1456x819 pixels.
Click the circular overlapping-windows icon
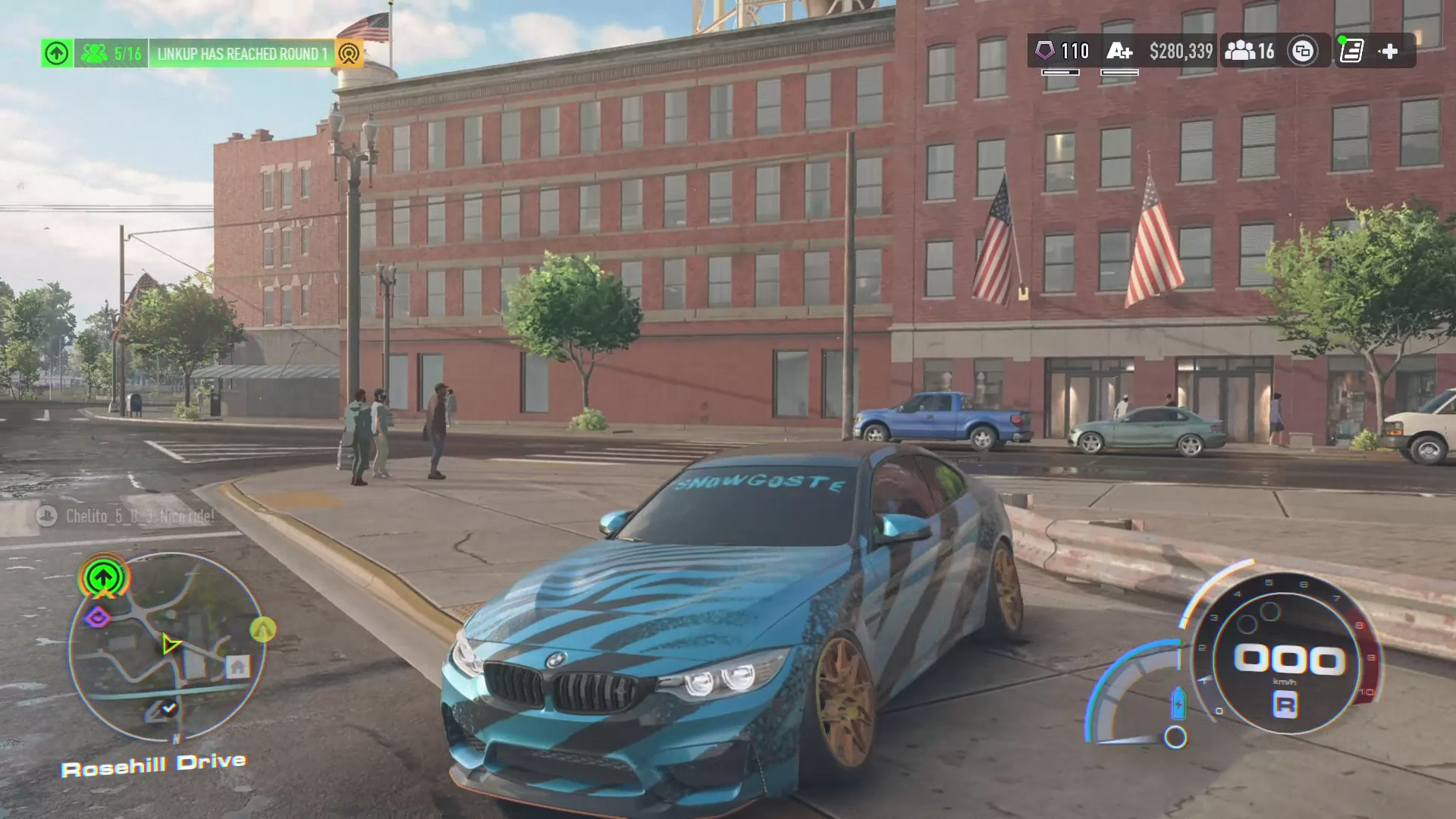click(x=1303, y=52)
